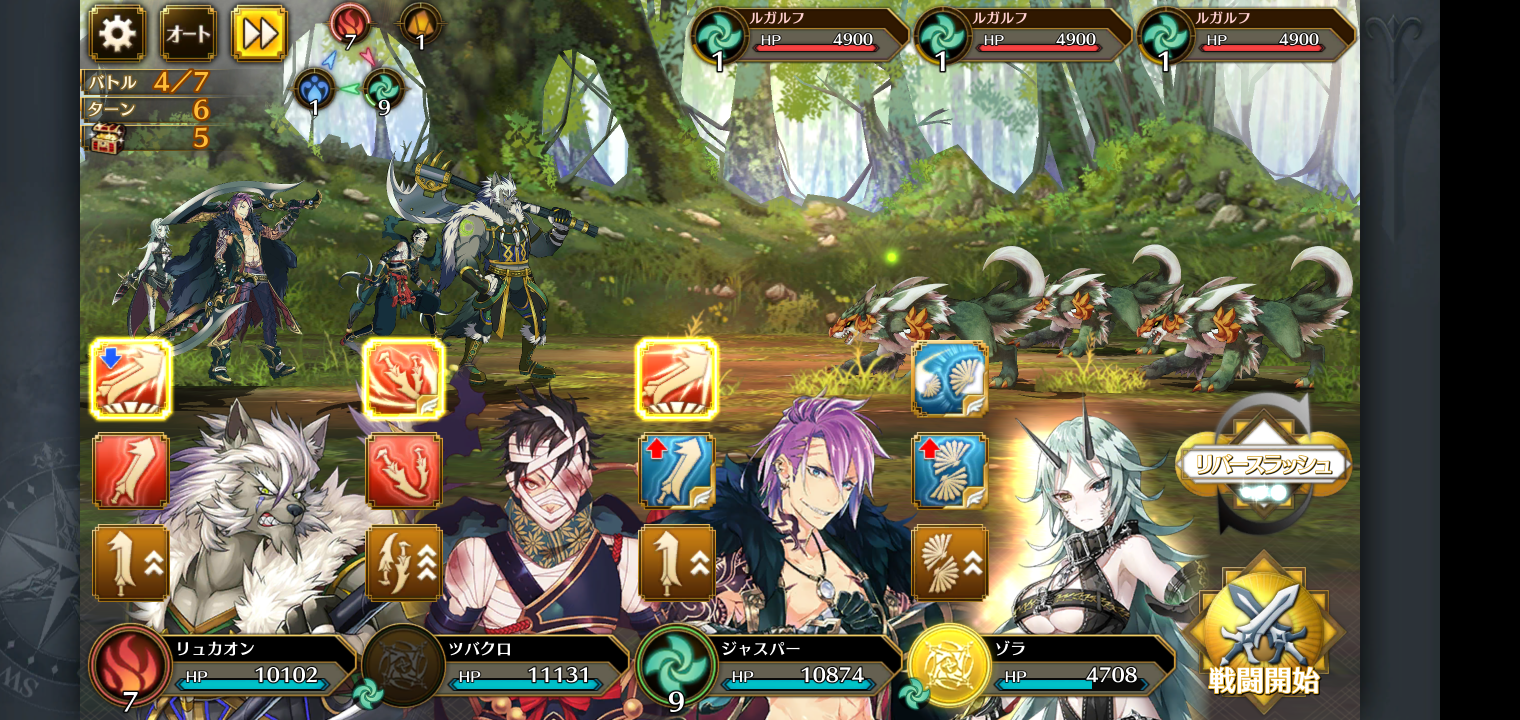Image resolution: width=1520 pixels, height=720 pixels.
Task: Select ゾラ's blue fan skill without an arrow
Action: pyautogui.click(x=949, y=379)
